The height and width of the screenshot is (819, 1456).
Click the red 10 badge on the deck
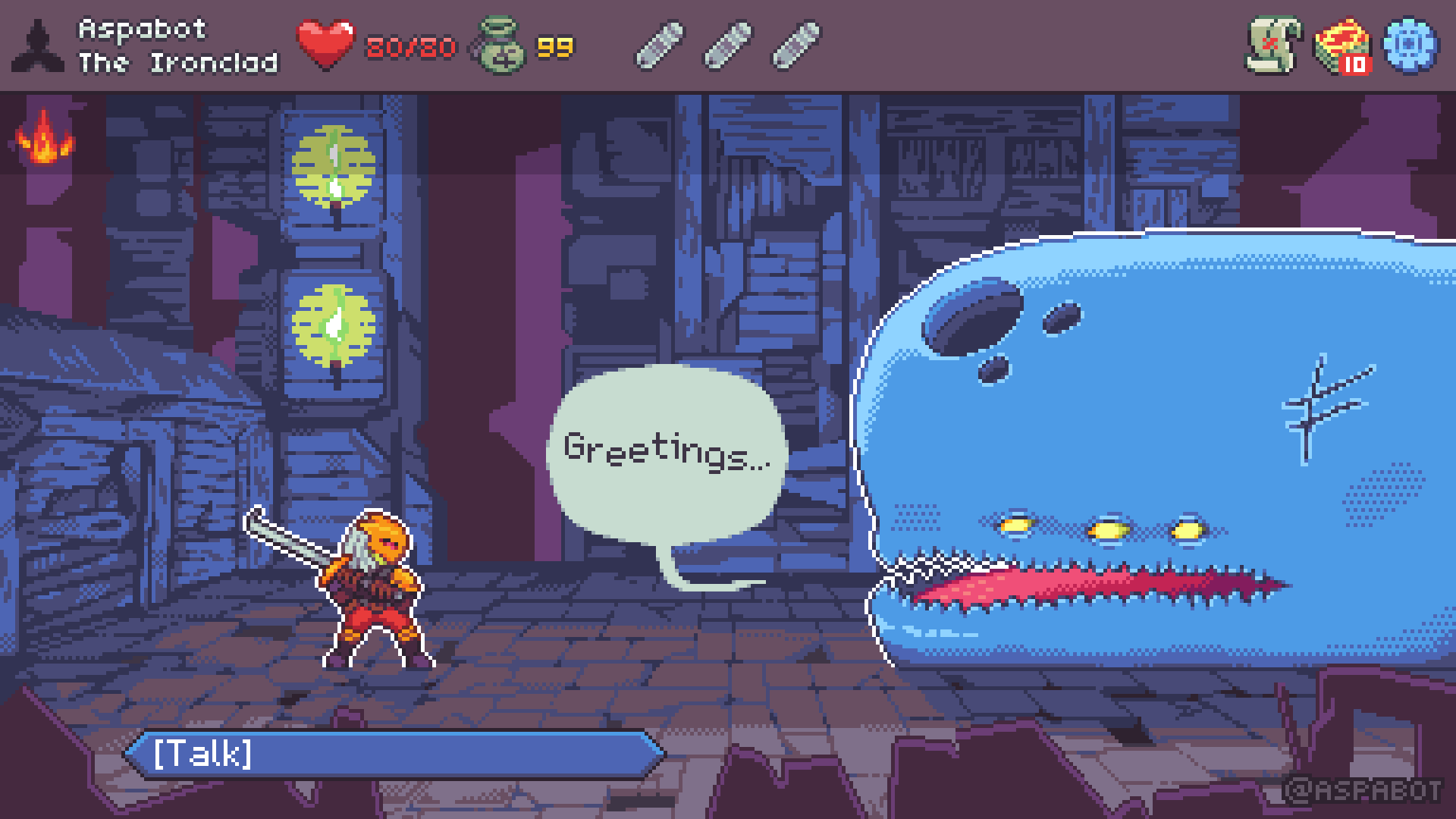[1356, 66]
